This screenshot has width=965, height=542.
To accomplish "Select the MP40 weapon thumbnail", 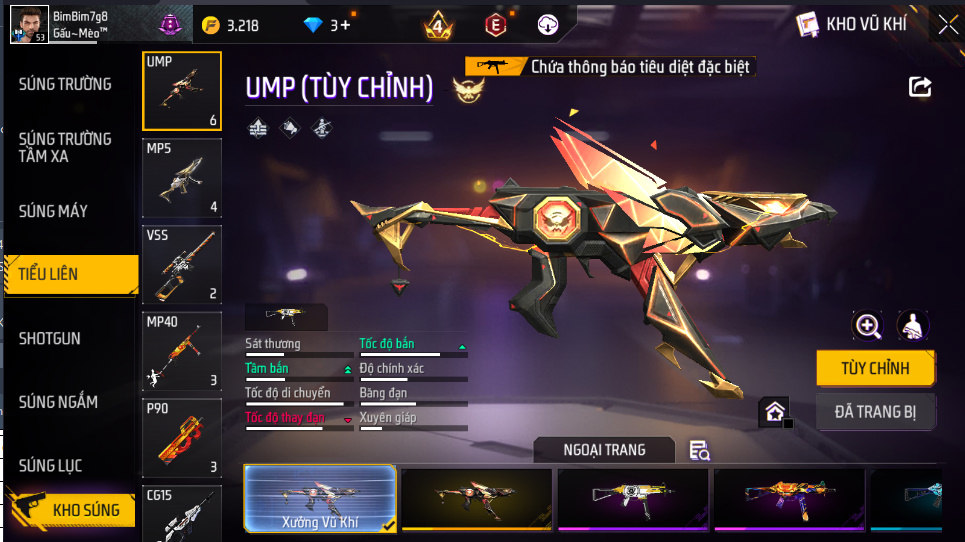I will coord(181,351).
